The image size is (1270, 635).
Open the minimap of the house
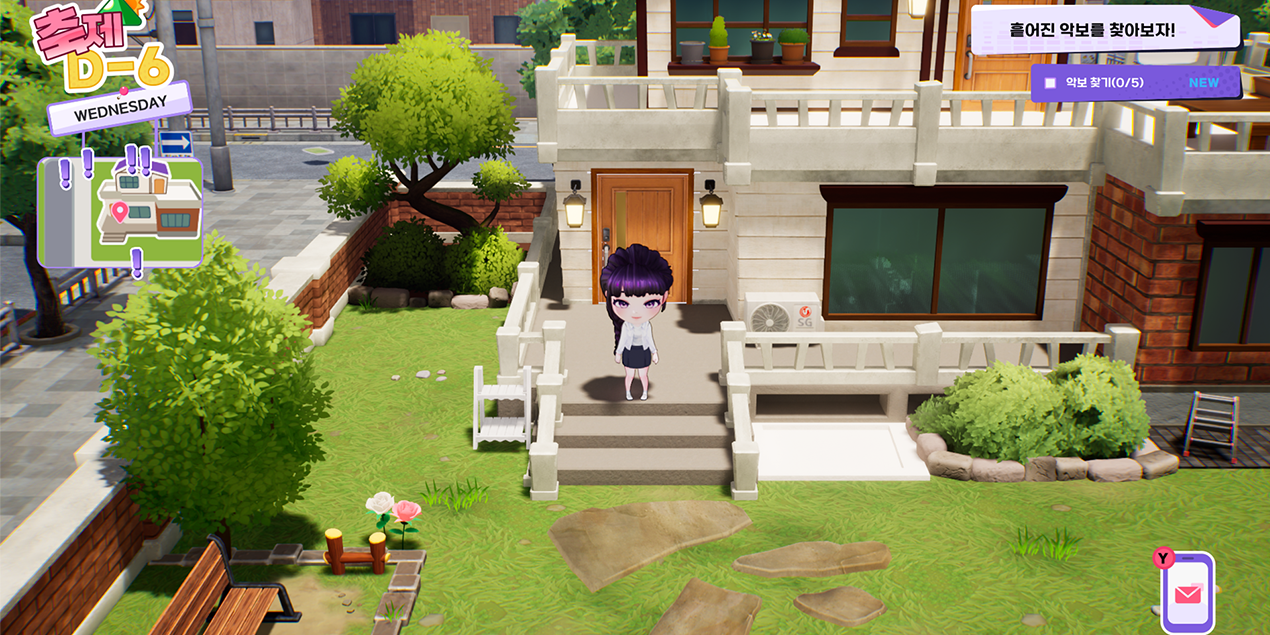[120, 211]
